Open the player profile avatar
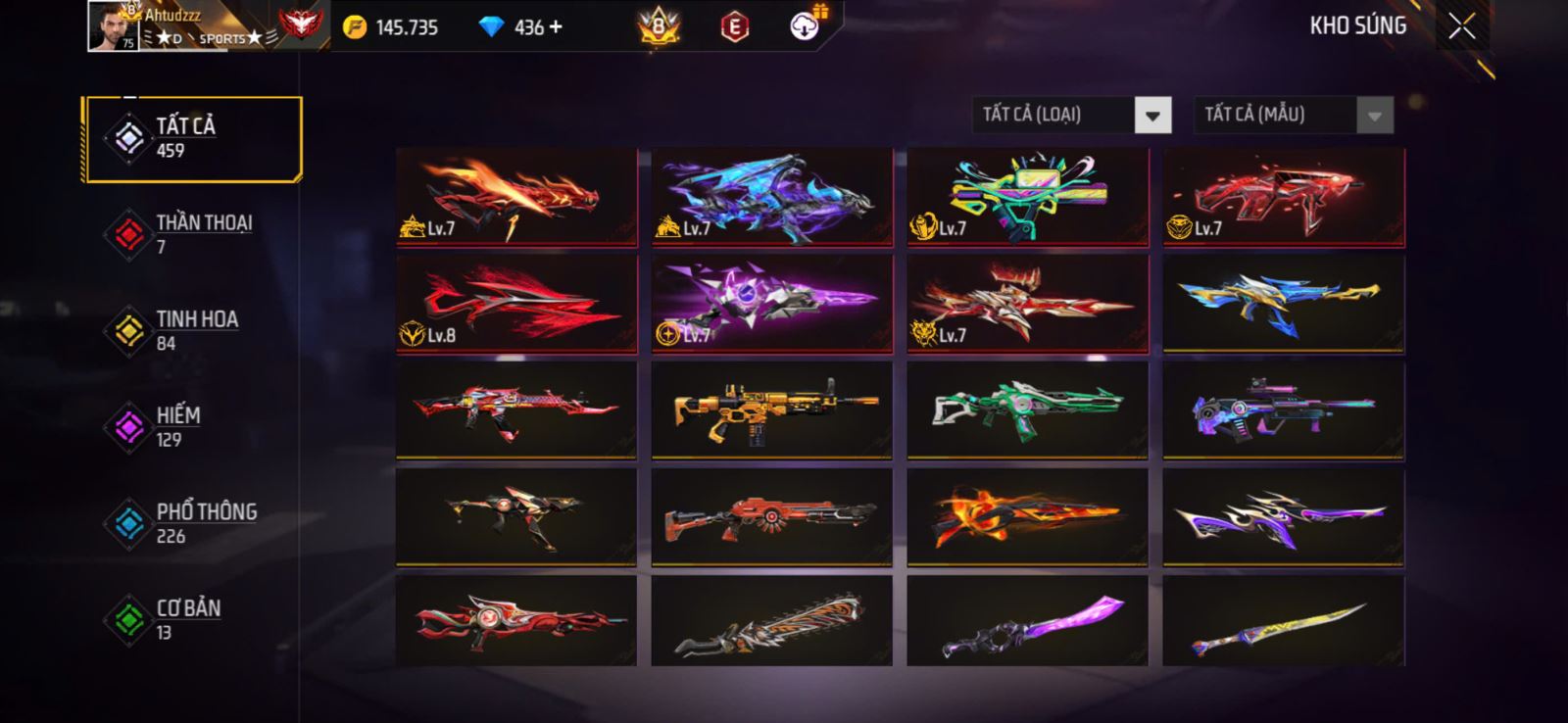This screenshot has height=723, width=1568. point(113,26)
